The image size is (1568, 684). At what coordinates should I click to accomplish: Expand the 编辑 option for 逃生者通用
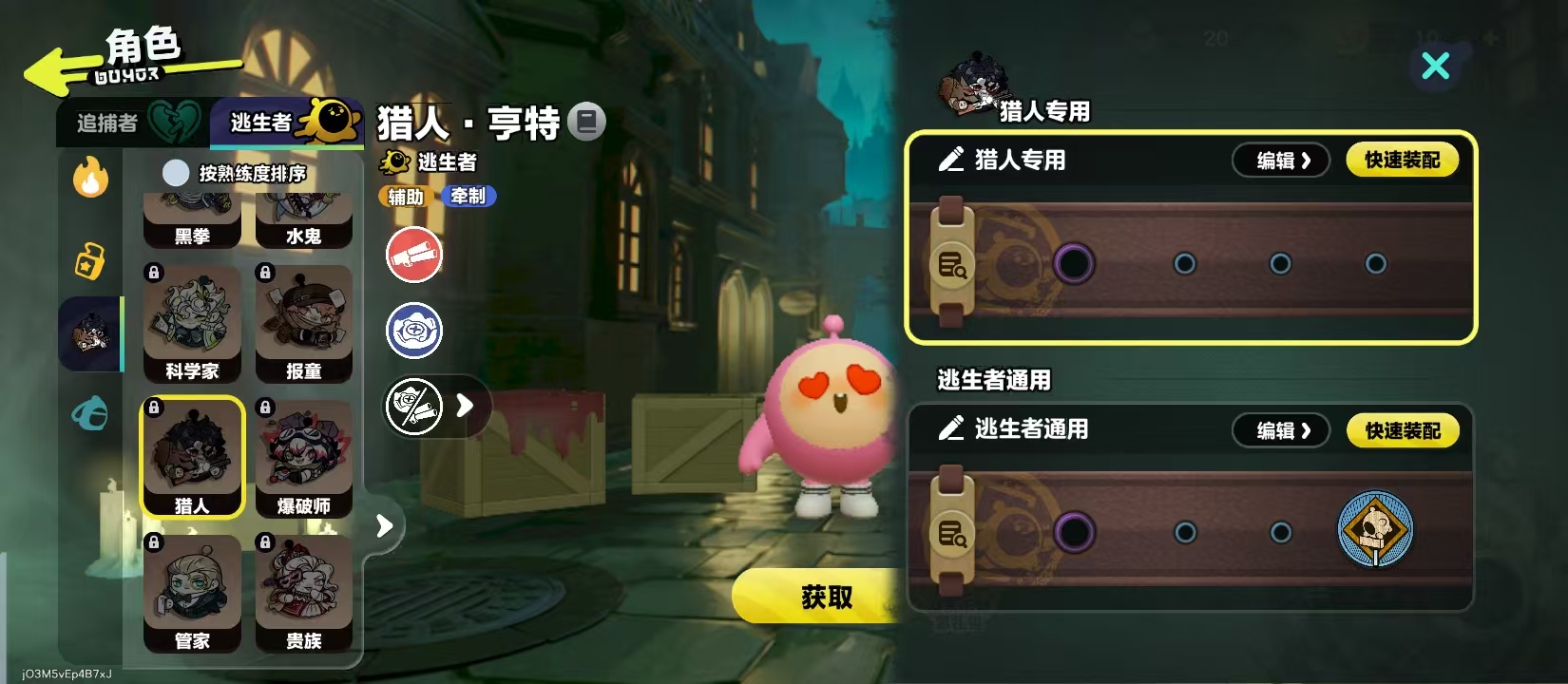[1280, 430]
